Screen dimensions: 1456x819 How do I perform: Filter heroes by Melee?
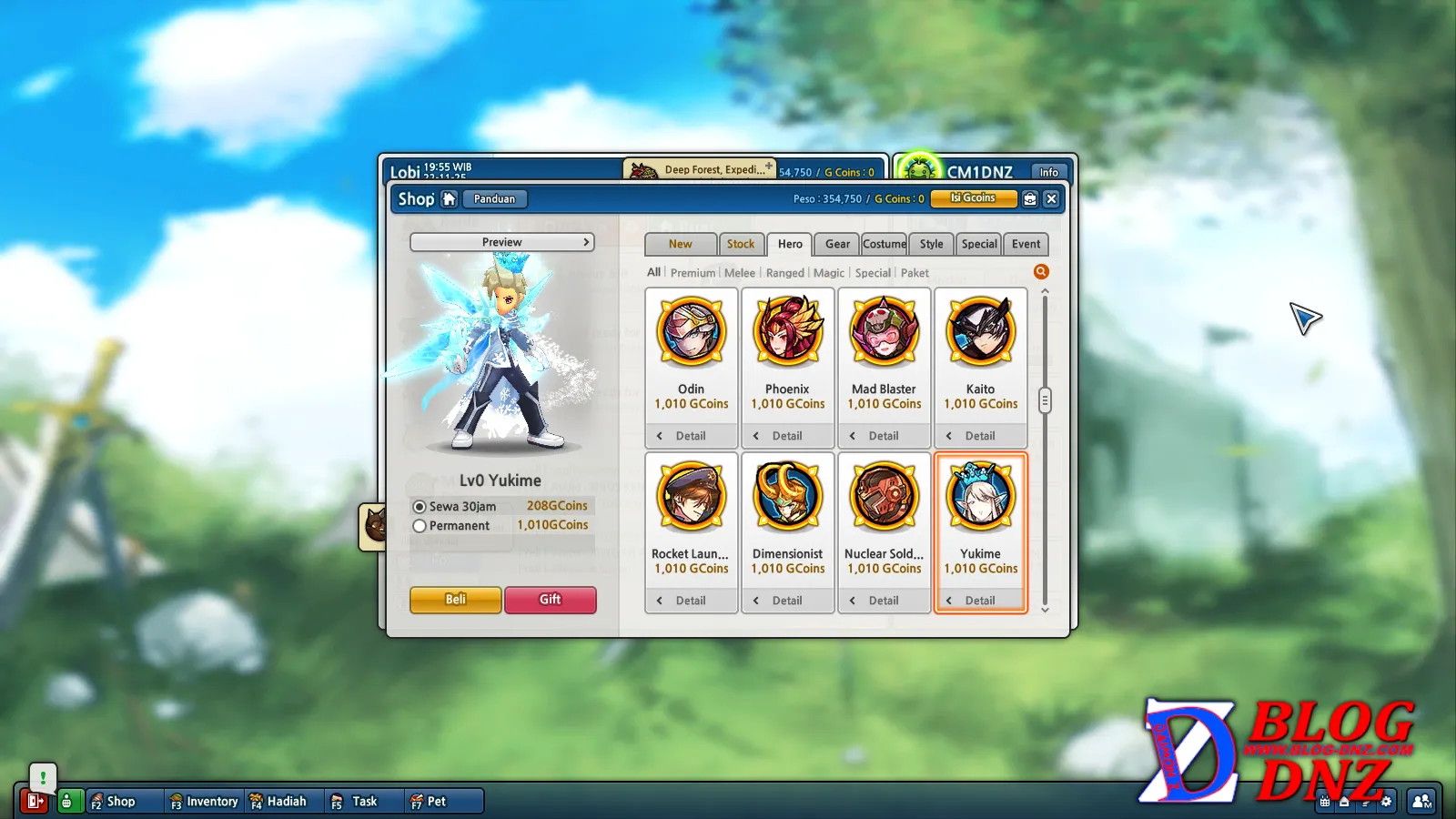click(739, 273)
